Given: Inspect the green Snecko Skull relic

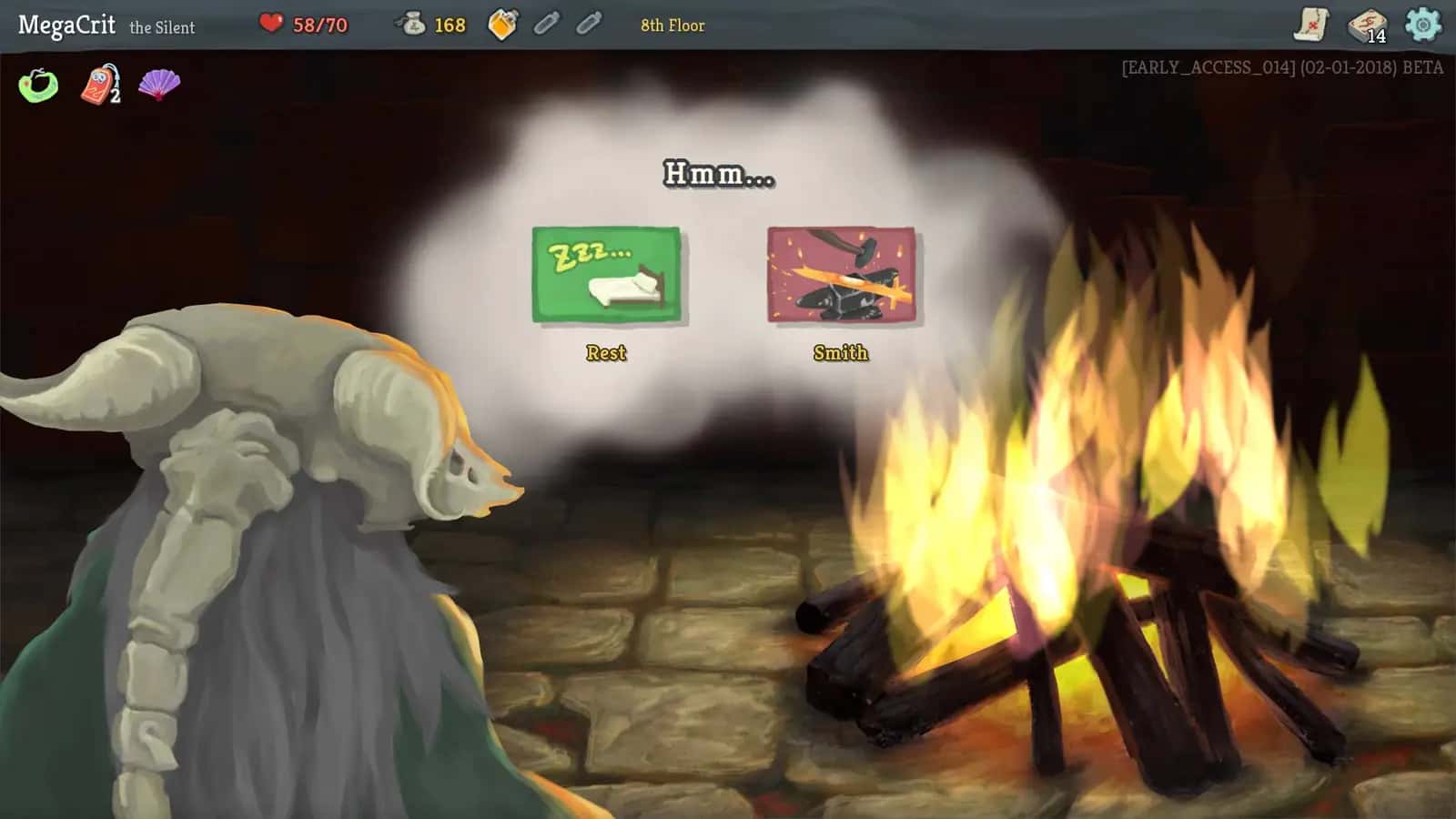Looking at the screenshot, I should click(x=37, y=84).
